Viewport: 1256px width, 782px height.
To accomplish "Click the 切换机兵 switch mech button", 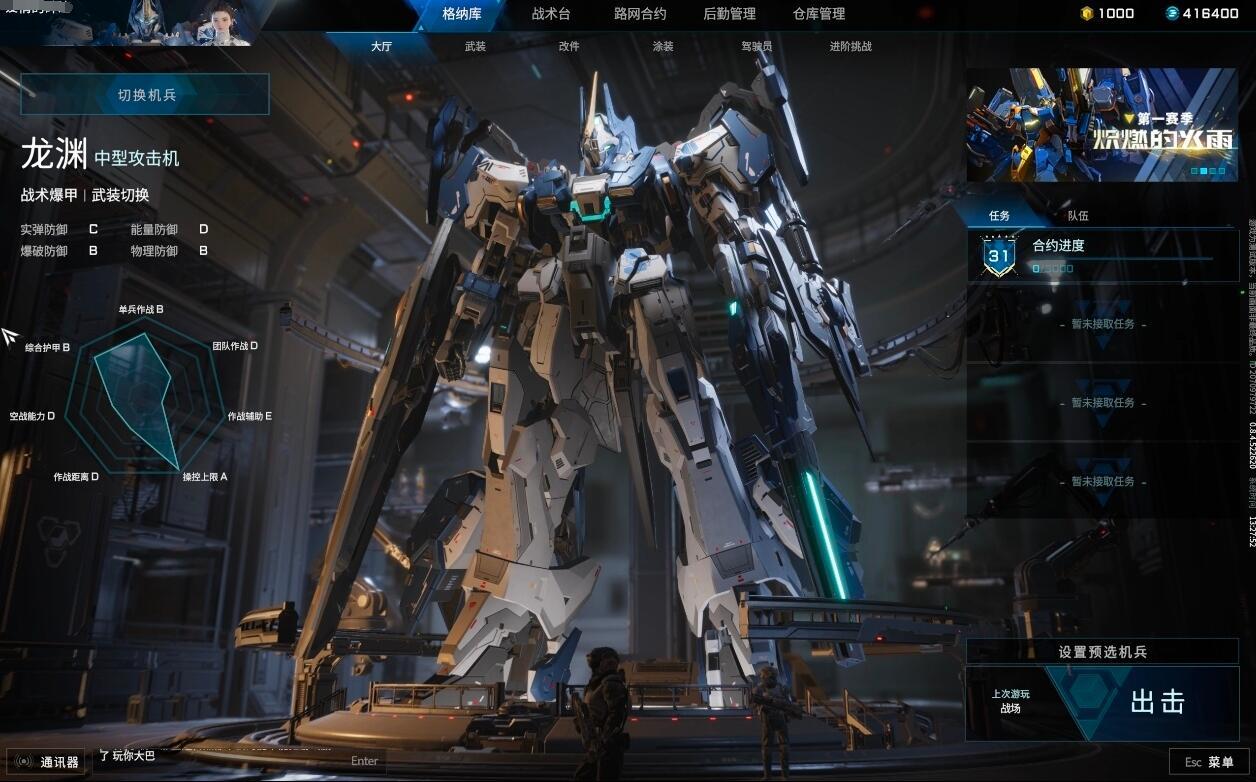I will pyautogui.click(x=146, y=95).
